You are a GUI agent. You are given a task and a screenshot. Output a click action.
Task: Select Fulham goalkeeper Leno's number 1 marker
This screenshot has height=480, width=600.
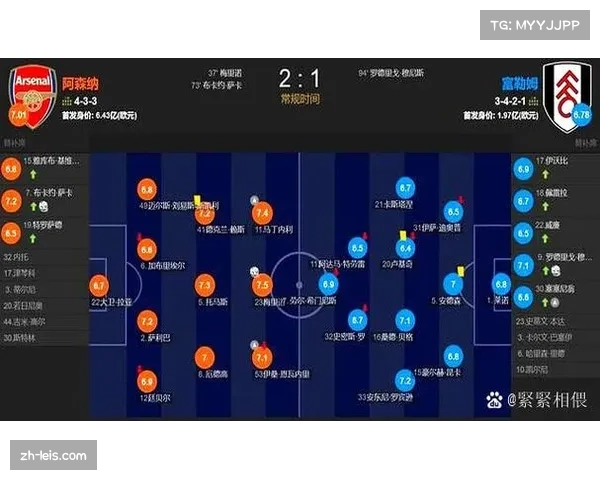pos(499,285)
